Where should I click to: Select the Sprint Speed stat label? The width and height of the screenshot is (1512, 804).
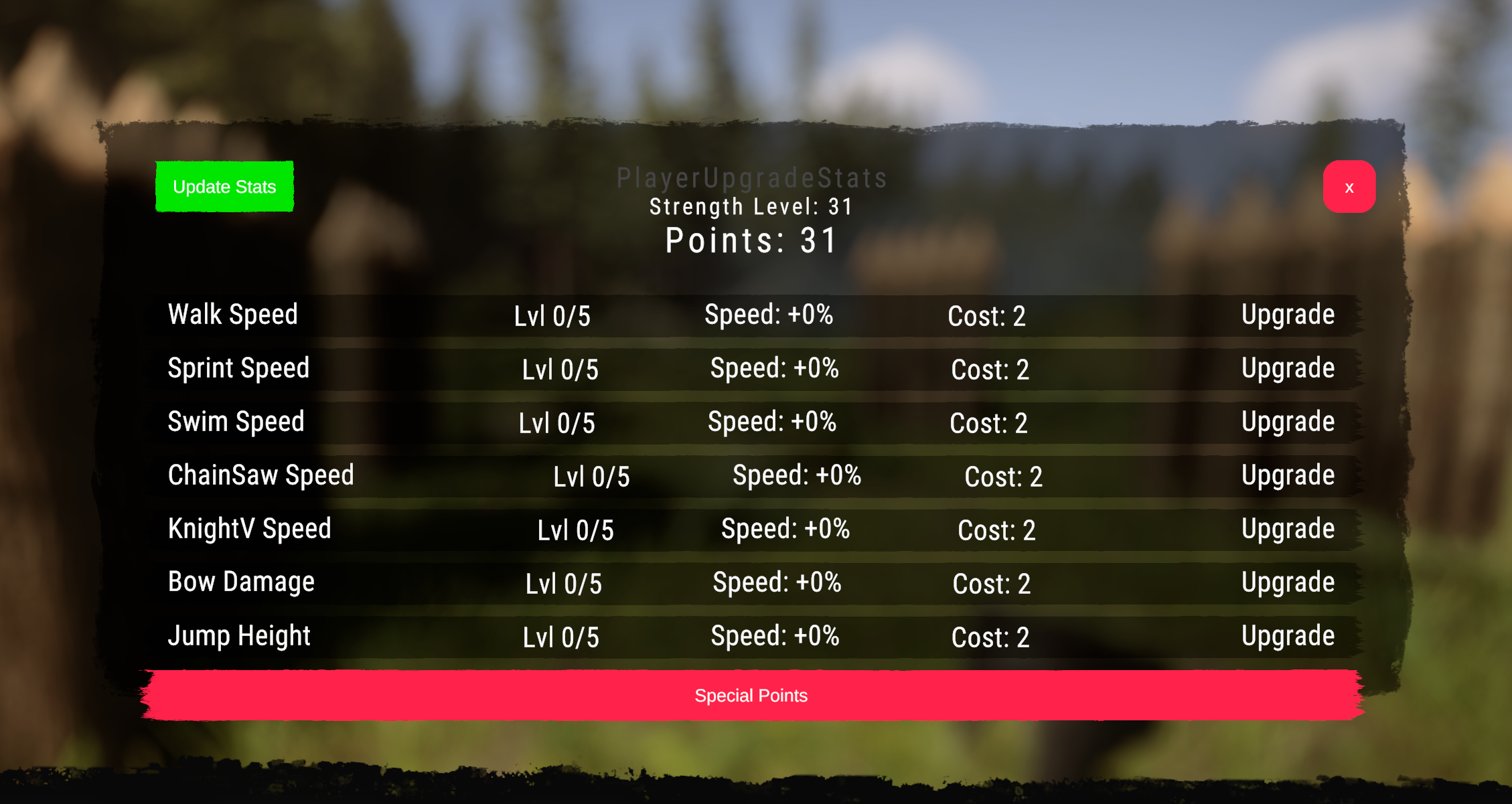tap(238, 368)
